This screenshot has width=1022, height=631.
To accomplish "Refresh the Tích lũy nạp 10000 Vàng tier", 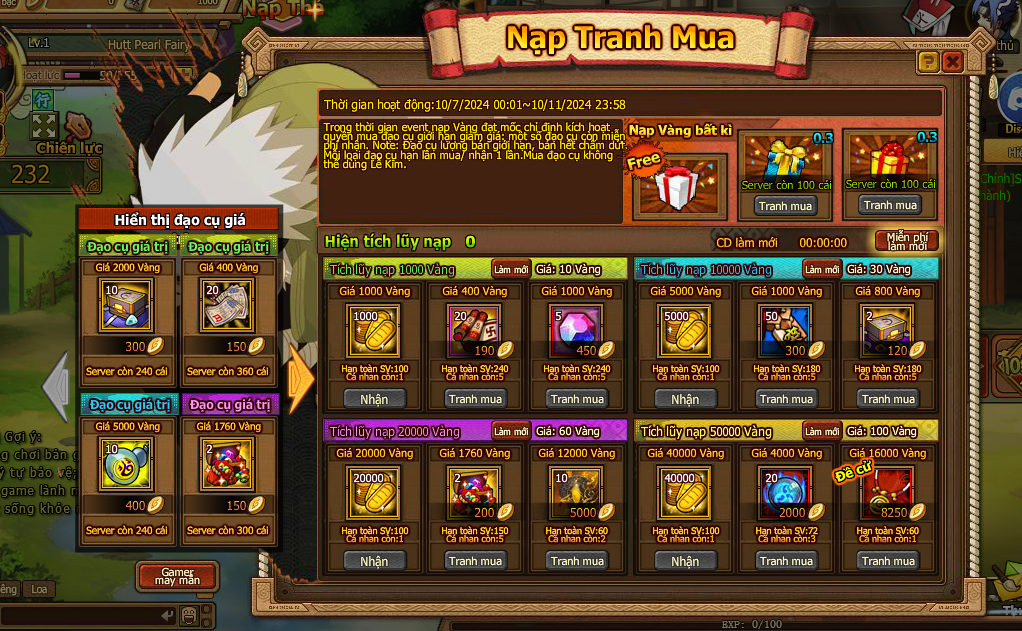I will click(822, 269).
